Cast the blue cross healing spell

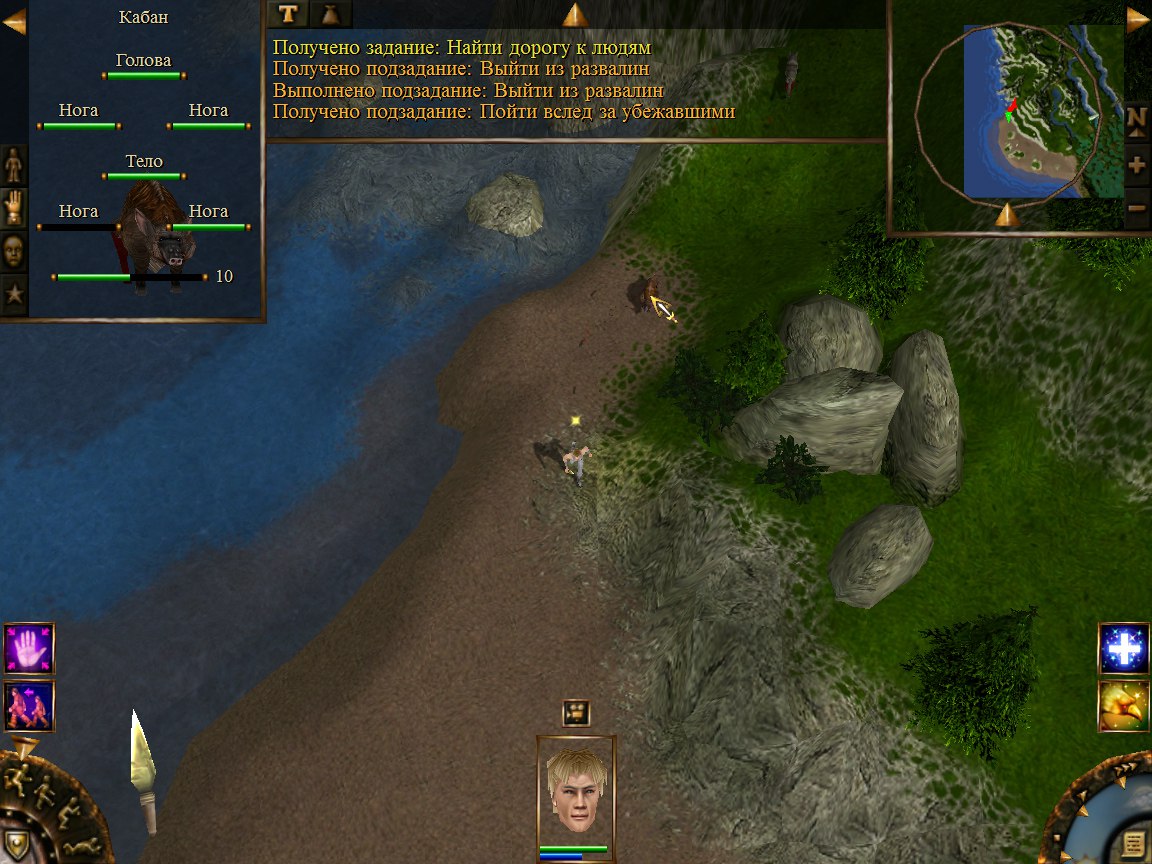(1124, 650)
